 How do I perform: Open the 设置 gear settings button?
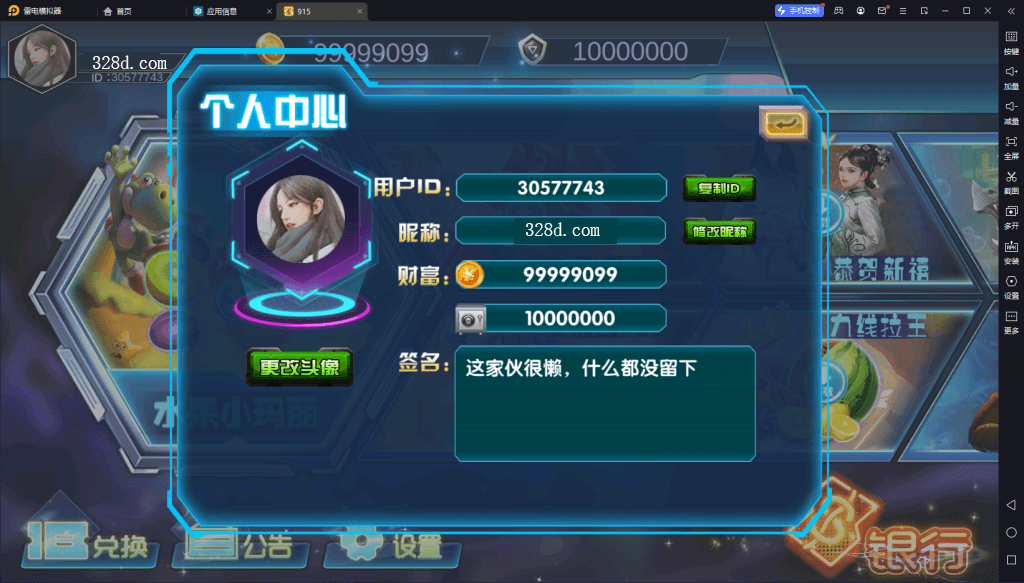click(x=392, y=545)
